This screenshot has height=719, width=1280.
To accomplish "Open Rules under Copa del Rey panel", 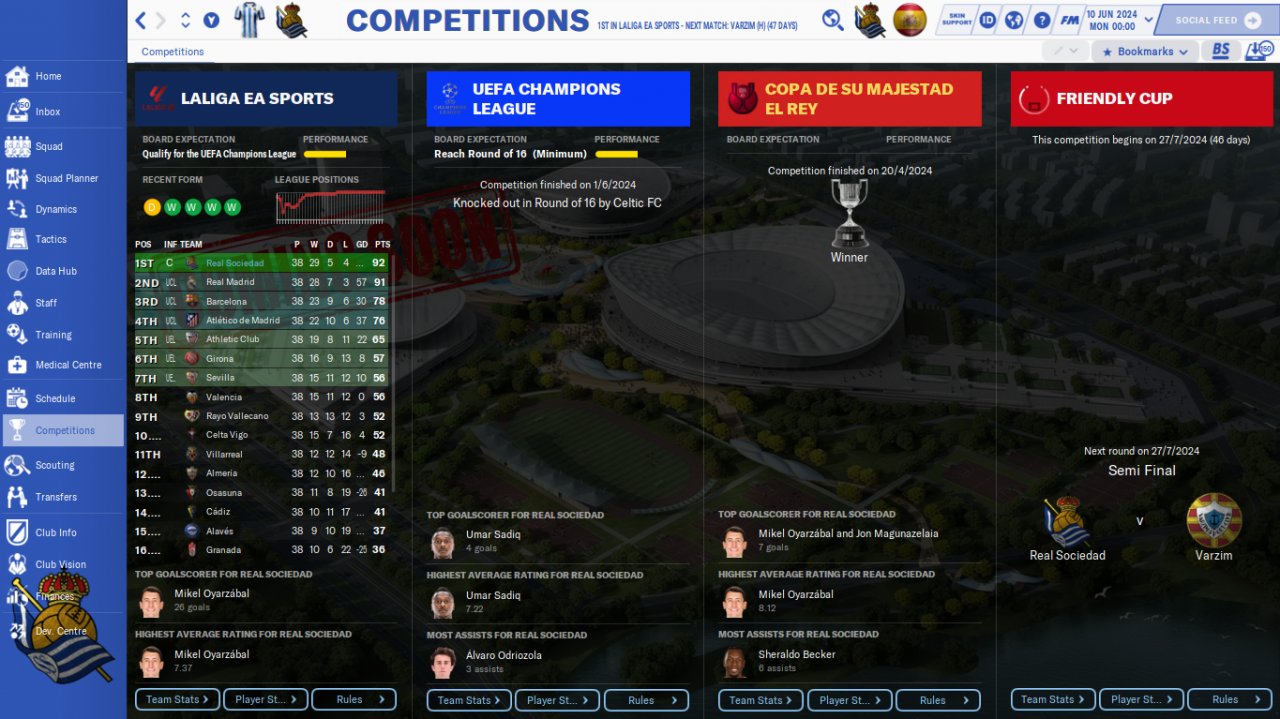I will pyautogui.click(x=937, y=700).
